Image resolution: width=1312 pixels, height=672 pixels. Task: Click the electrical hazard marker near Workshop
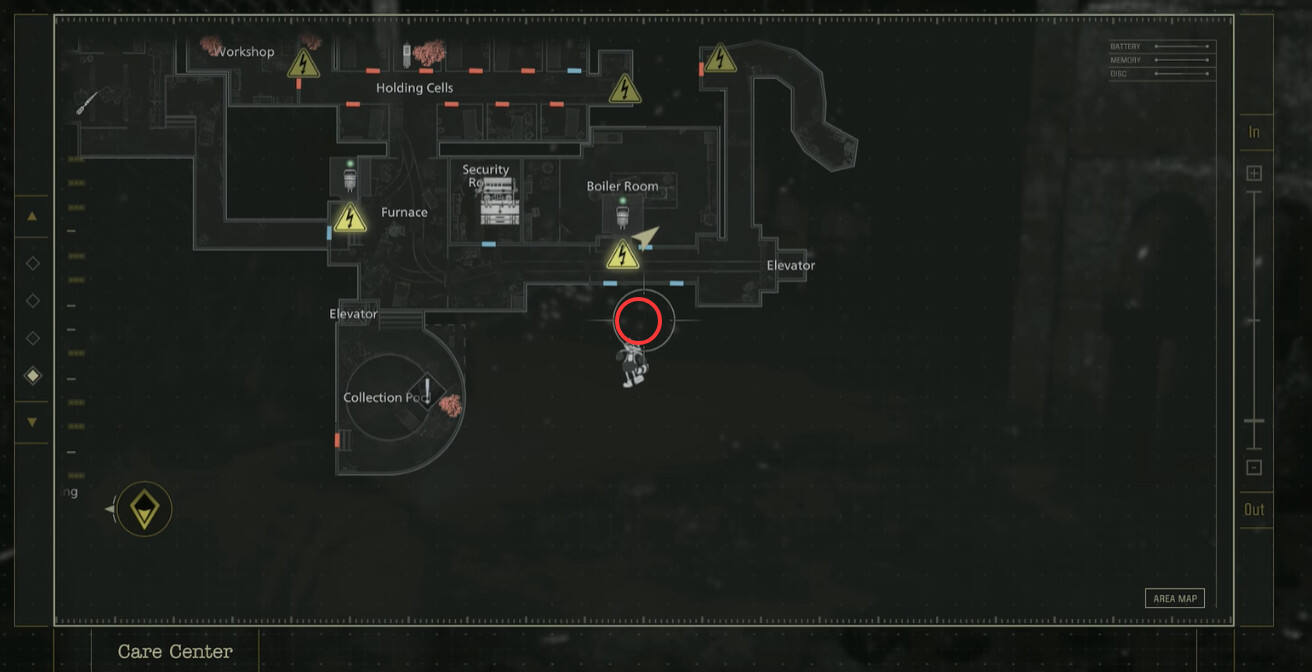click(x=303, y=64)
